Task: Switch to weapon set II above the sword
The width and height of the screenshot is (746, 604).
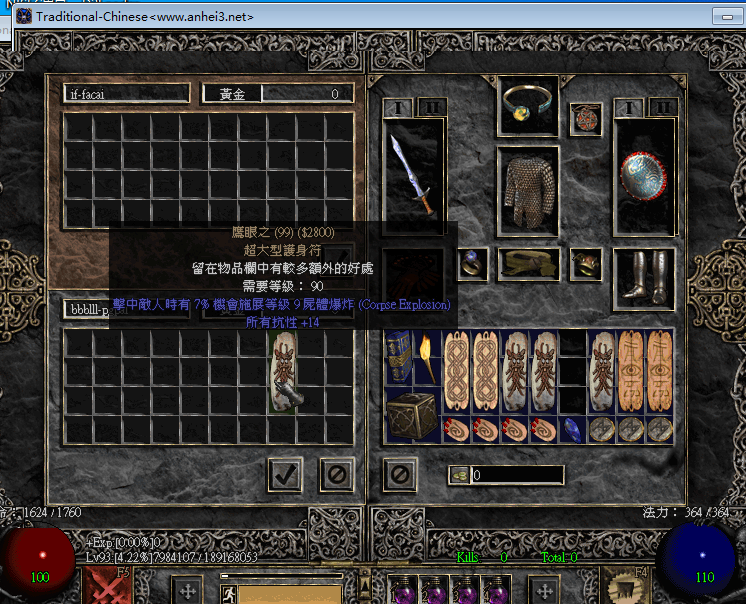Action: pyautogui.click(x=430, y=107)
